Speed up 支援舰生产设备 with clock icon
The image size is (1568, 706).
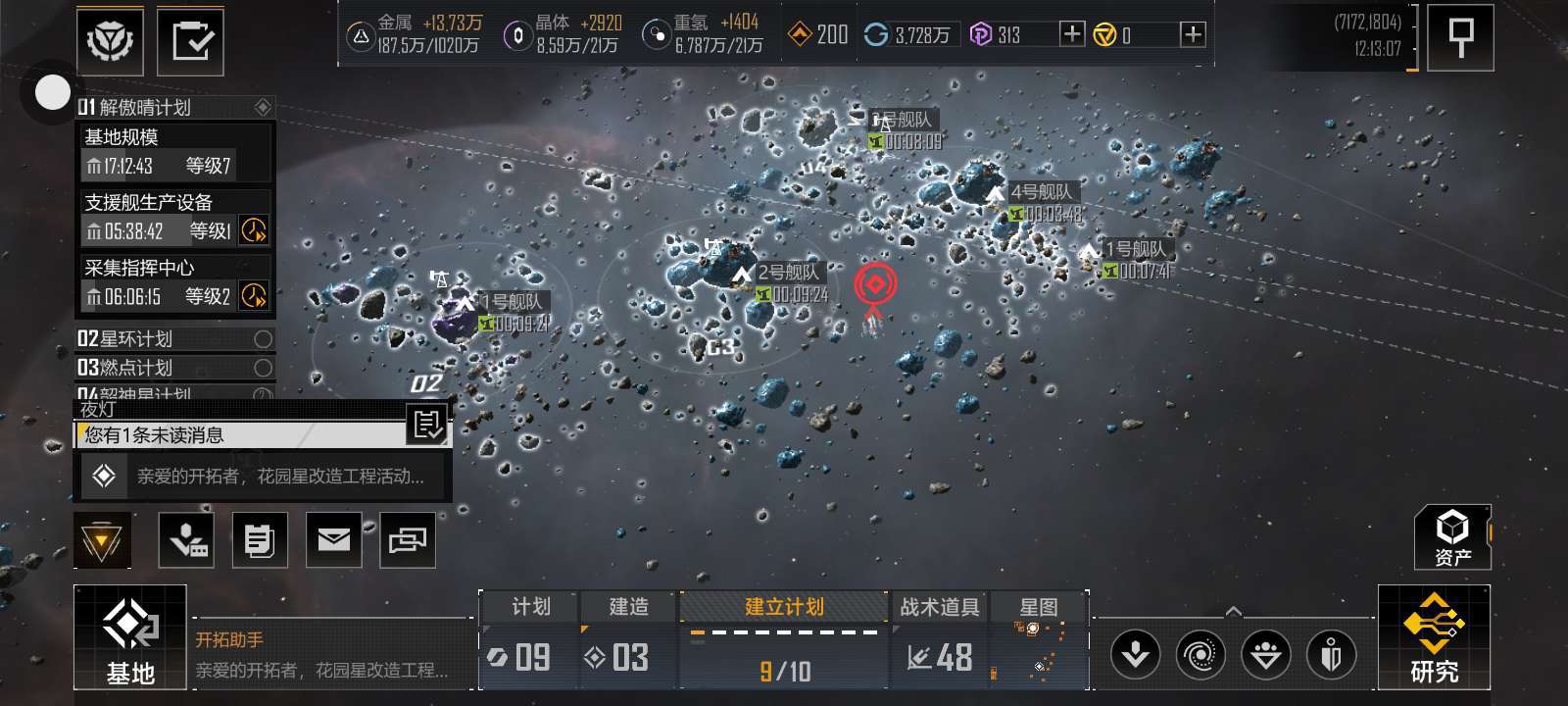[x=254, y=230]
